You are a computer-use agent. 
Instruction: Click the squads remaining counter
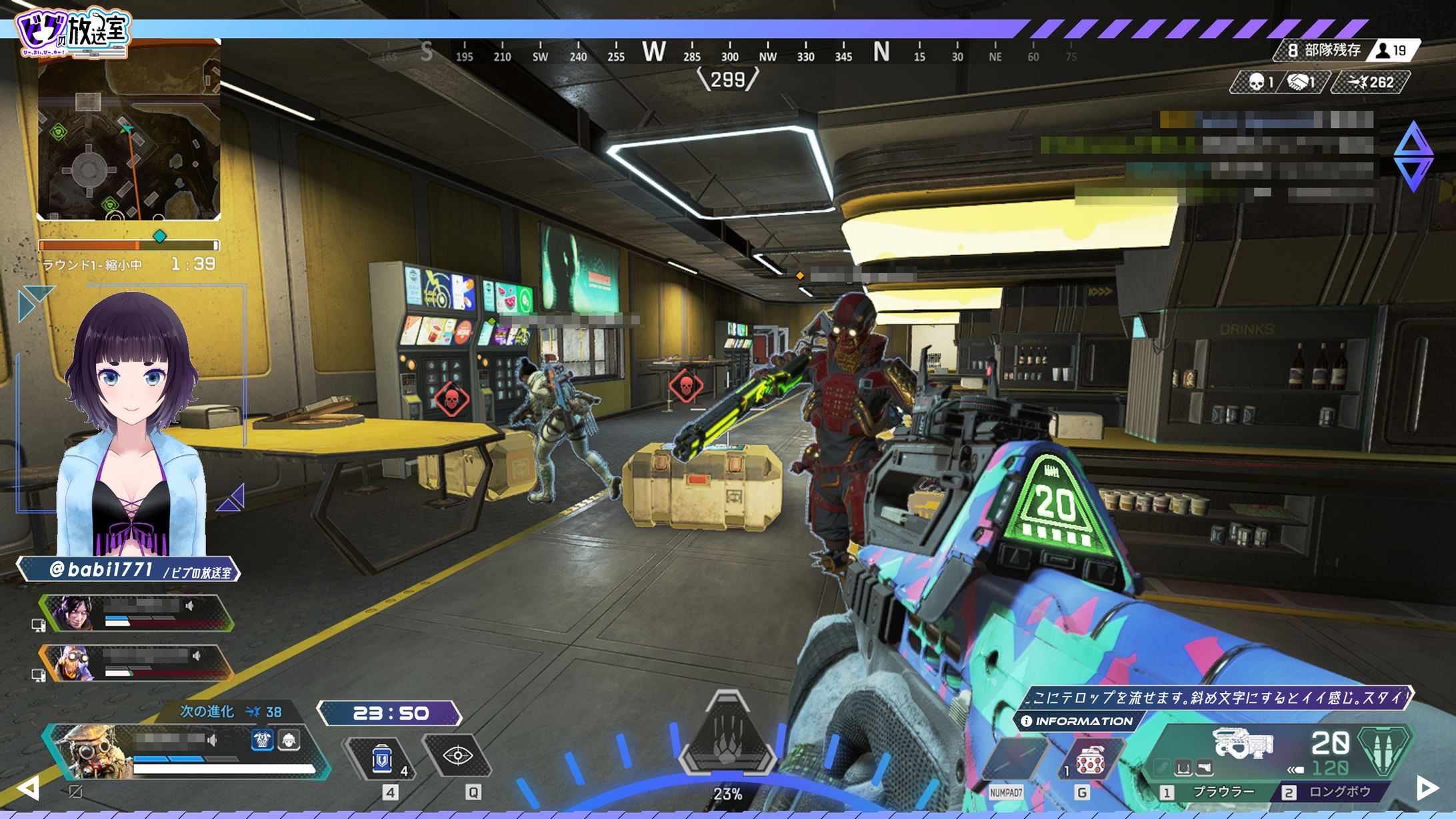click(x=1325, y=50)
